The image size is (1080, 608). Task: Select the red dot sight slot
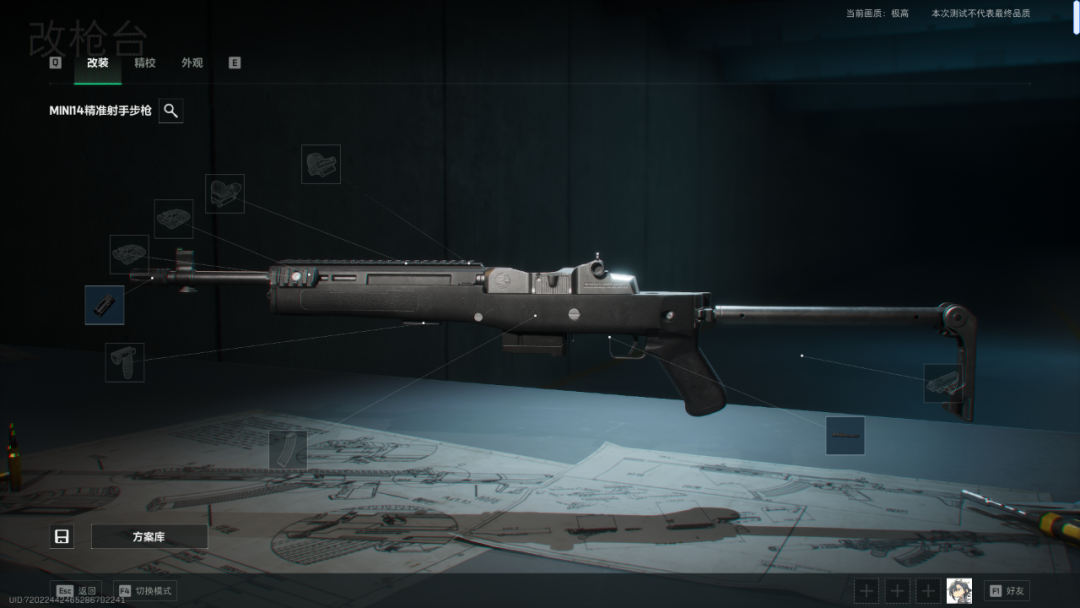coord(225,193)
